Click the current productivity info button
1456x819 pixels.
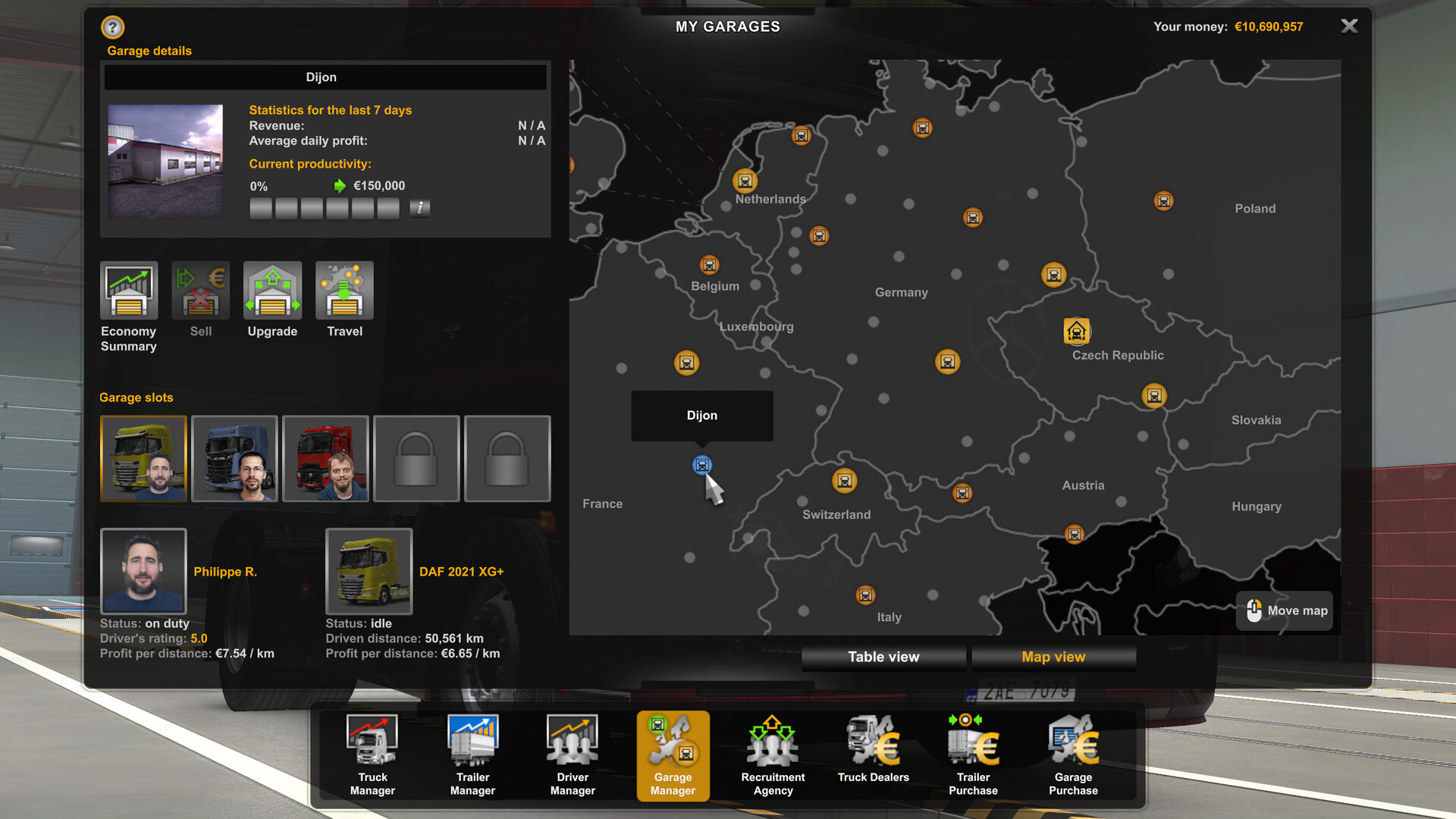tap(419, 208)
